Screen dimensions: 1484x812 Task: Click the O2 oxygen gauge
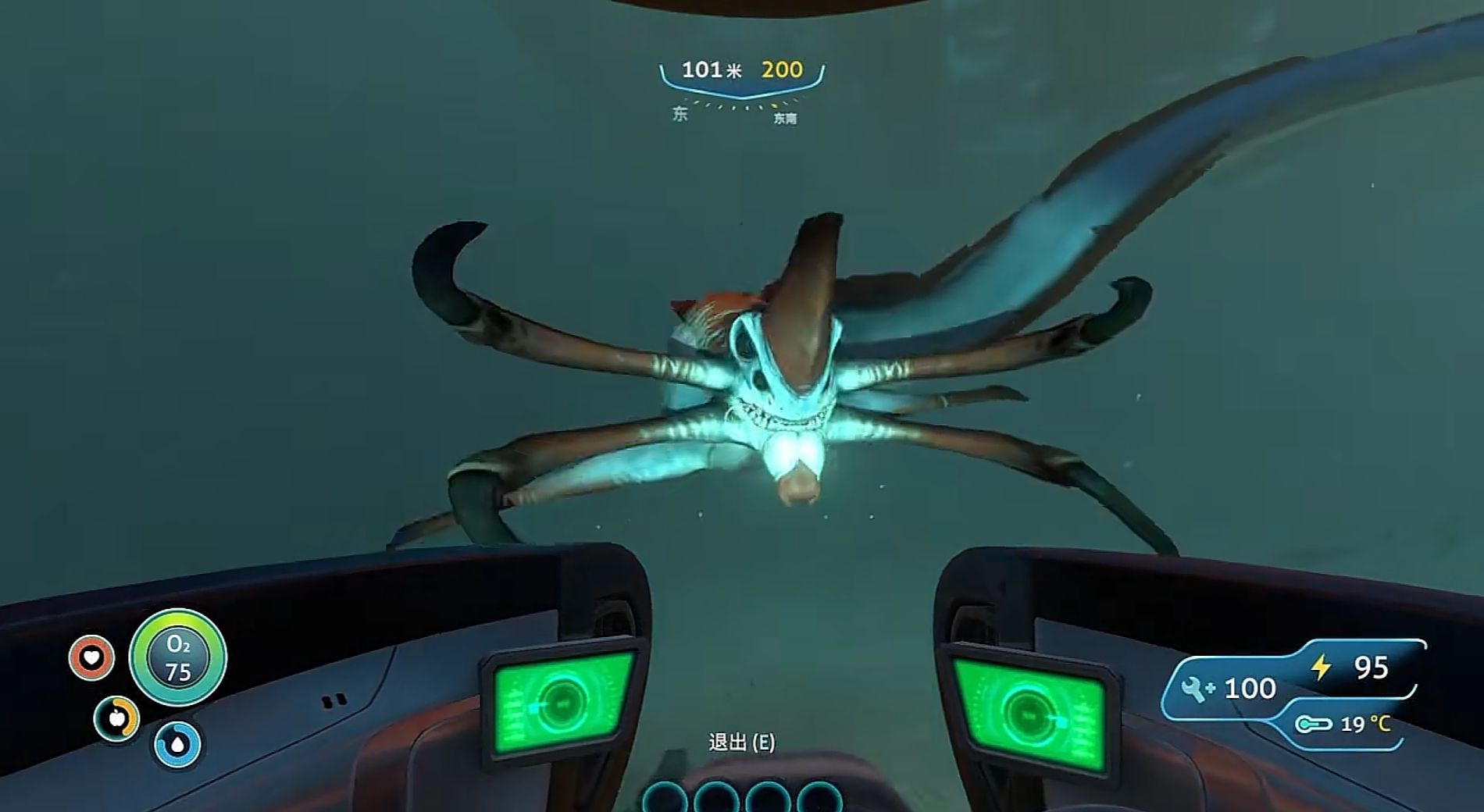coord(178,658)
